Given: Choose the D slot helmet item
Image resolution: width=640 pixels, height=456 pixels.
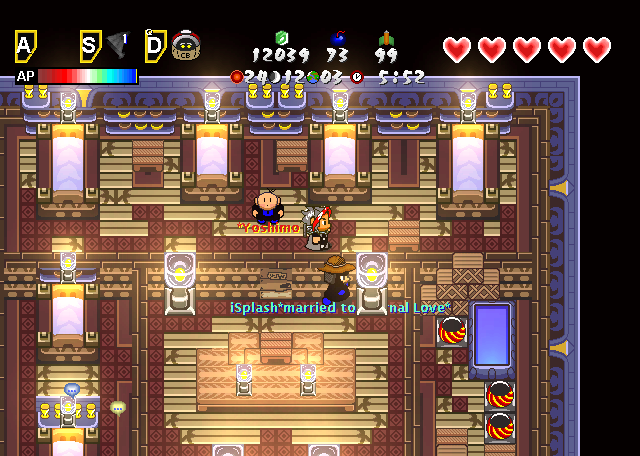Looking at the screenshot, I should 184,46.
